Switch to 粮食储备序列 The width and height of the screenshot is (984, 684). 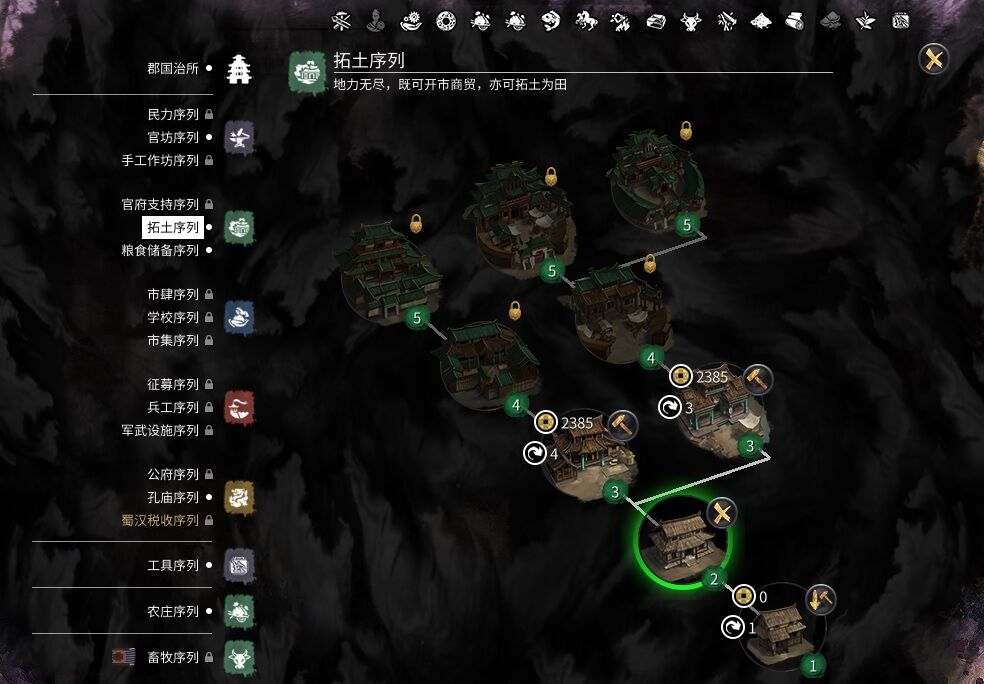click(160, 250)
